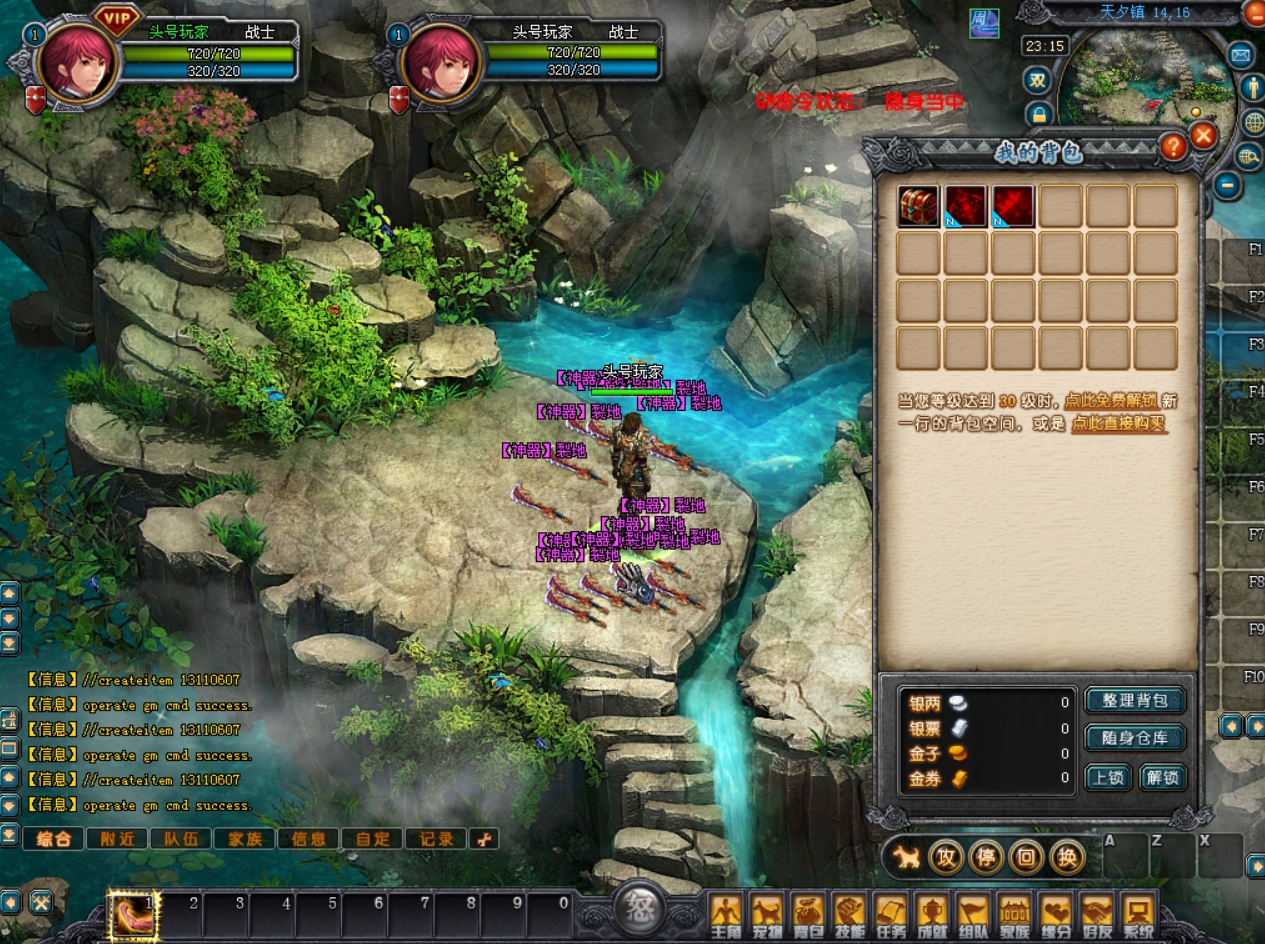Image resolution: width=1265 pixels, height=944 pixels.
Task: Open the 任务 quest menu
Action: coord(890,915)
